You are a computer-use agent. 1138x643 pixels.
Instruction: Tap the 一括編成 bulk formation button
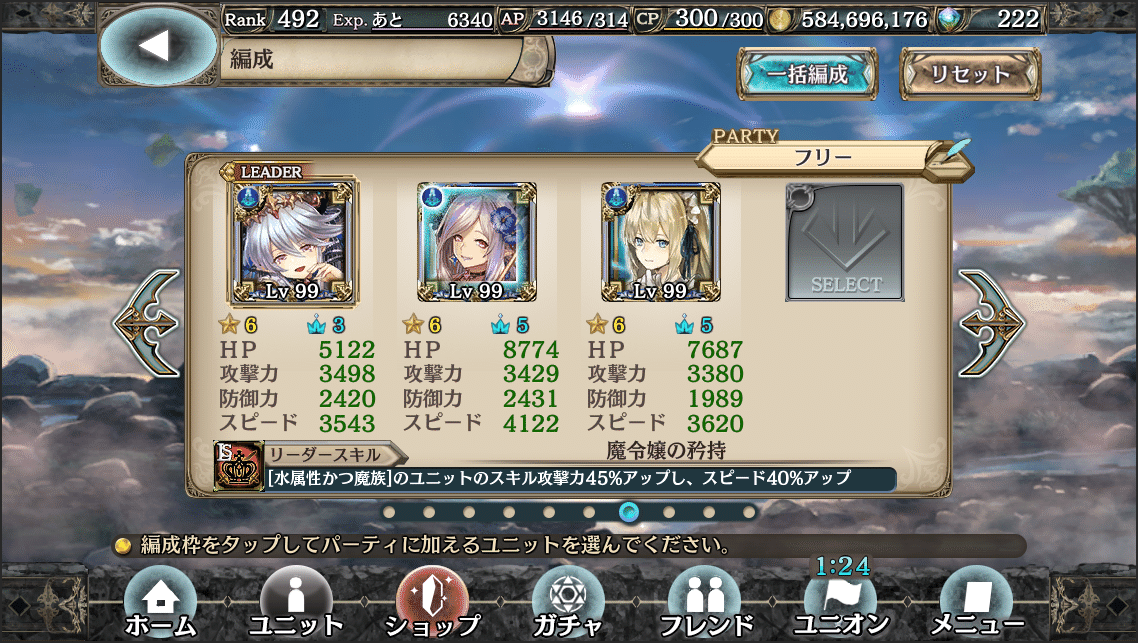pyautogui.click(x=807, y=74)
